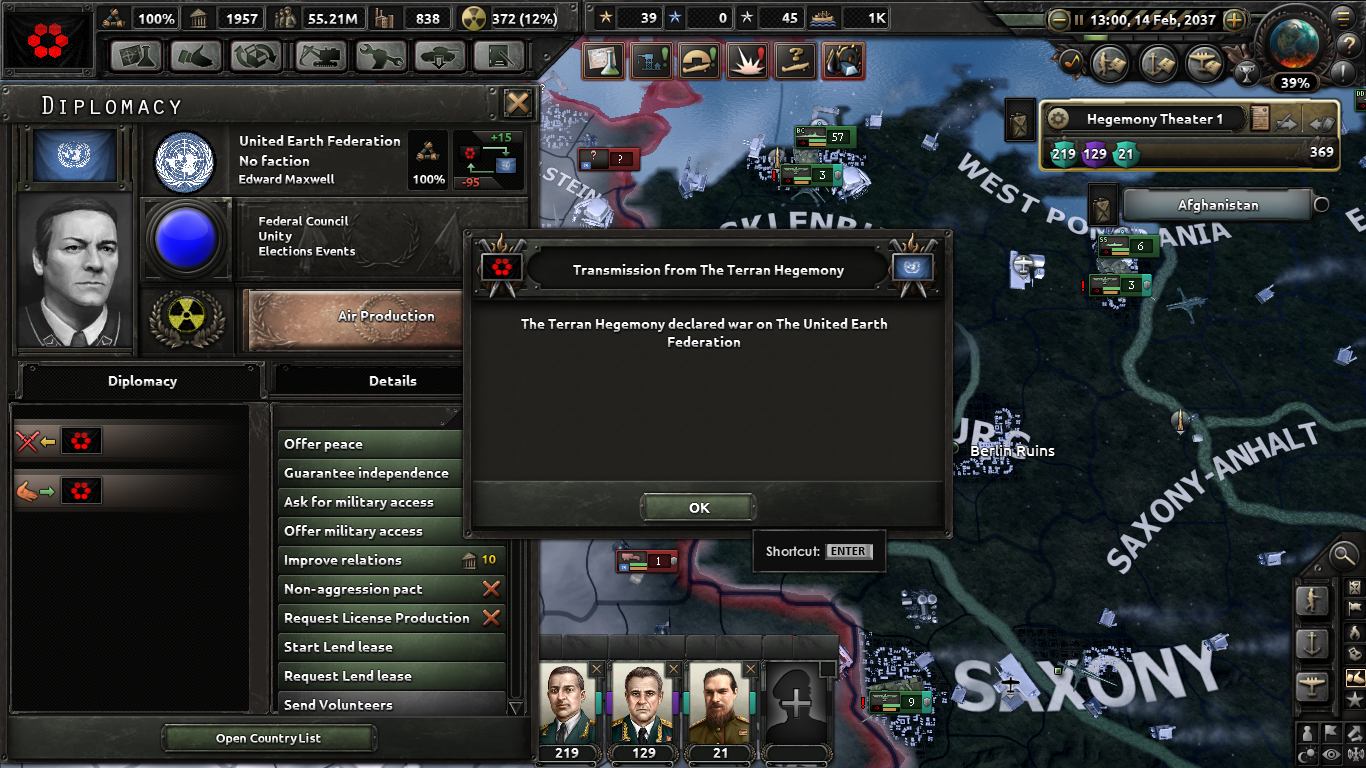Open the Construction screen excavator icon
This screenshot has width=1366, height=768.
pos(319,56)
